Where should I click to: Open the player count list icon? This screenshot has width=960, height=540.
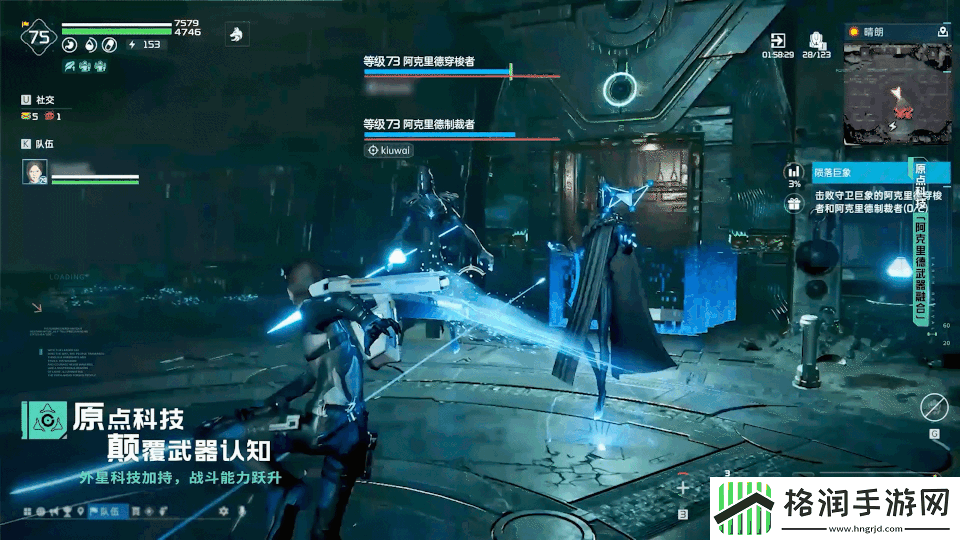click(x=817, y=40)
